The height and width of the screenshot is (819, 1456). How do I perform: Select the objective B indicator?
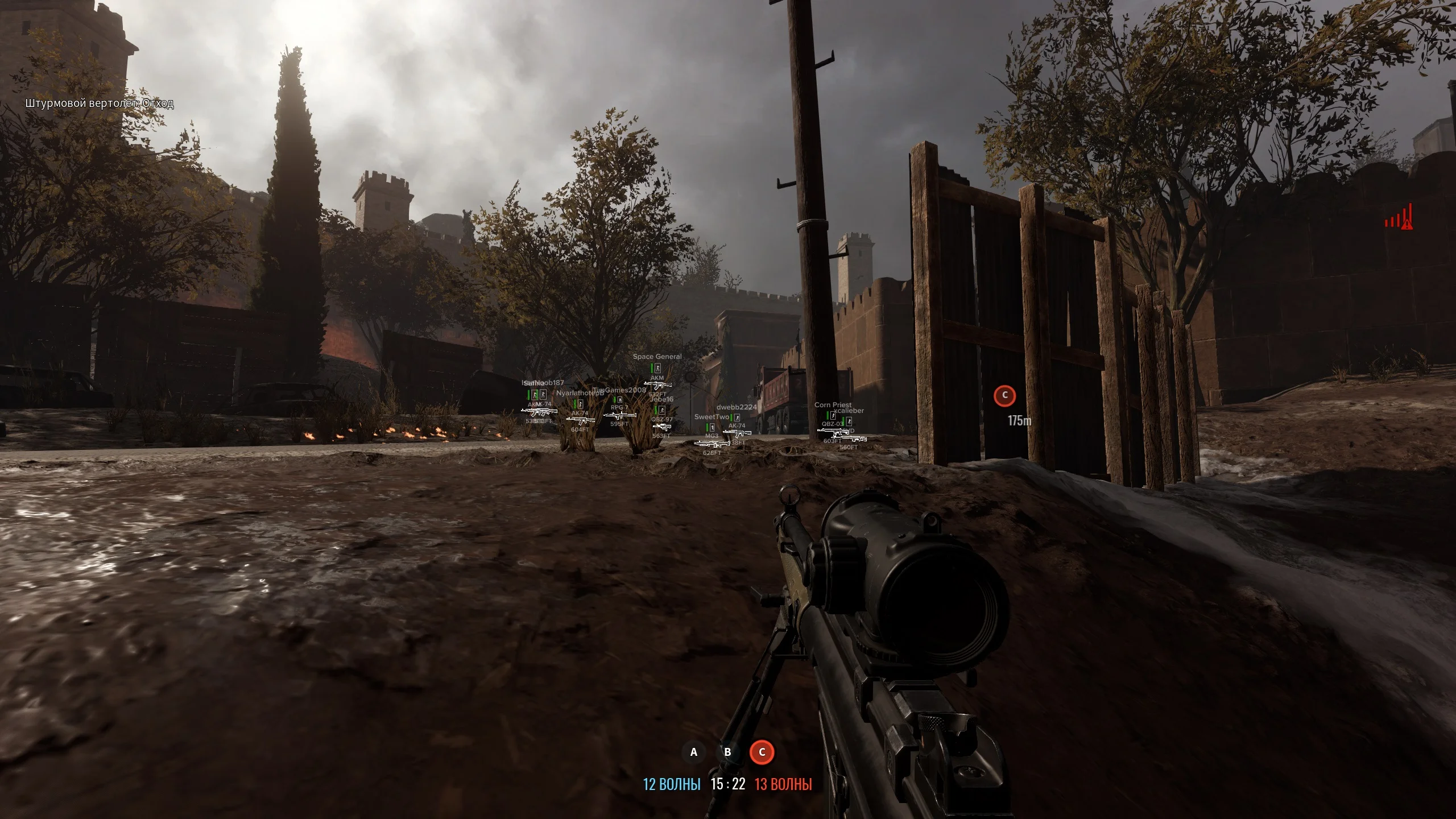(x=727, y=752)
